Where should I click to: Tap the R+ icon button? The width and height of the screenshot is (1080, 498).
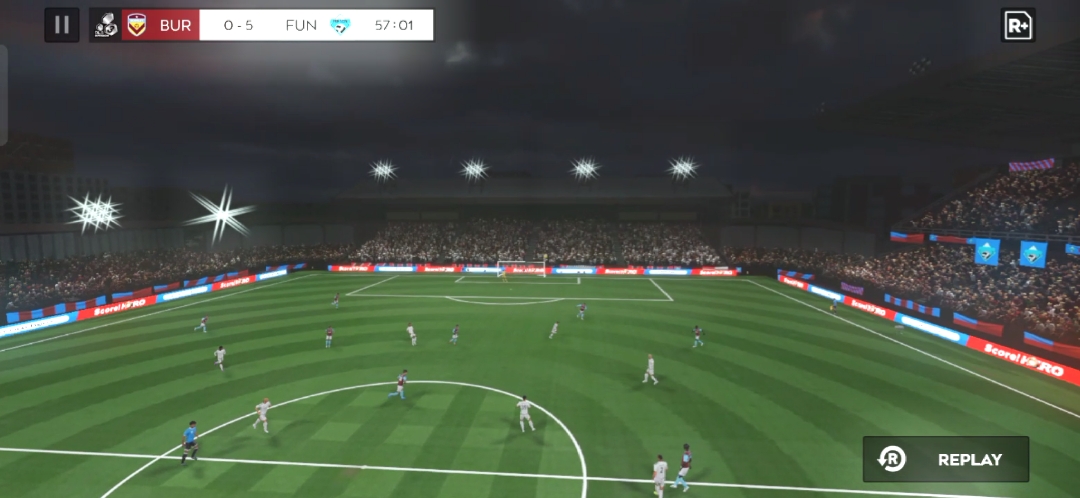(1017, 25)
